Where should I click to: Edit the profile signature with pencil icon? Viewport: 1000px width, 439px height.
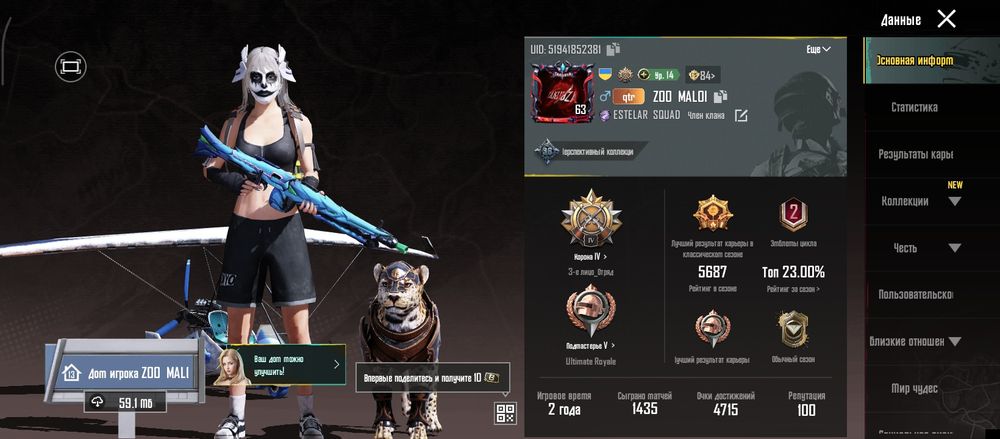pos(741,116)
